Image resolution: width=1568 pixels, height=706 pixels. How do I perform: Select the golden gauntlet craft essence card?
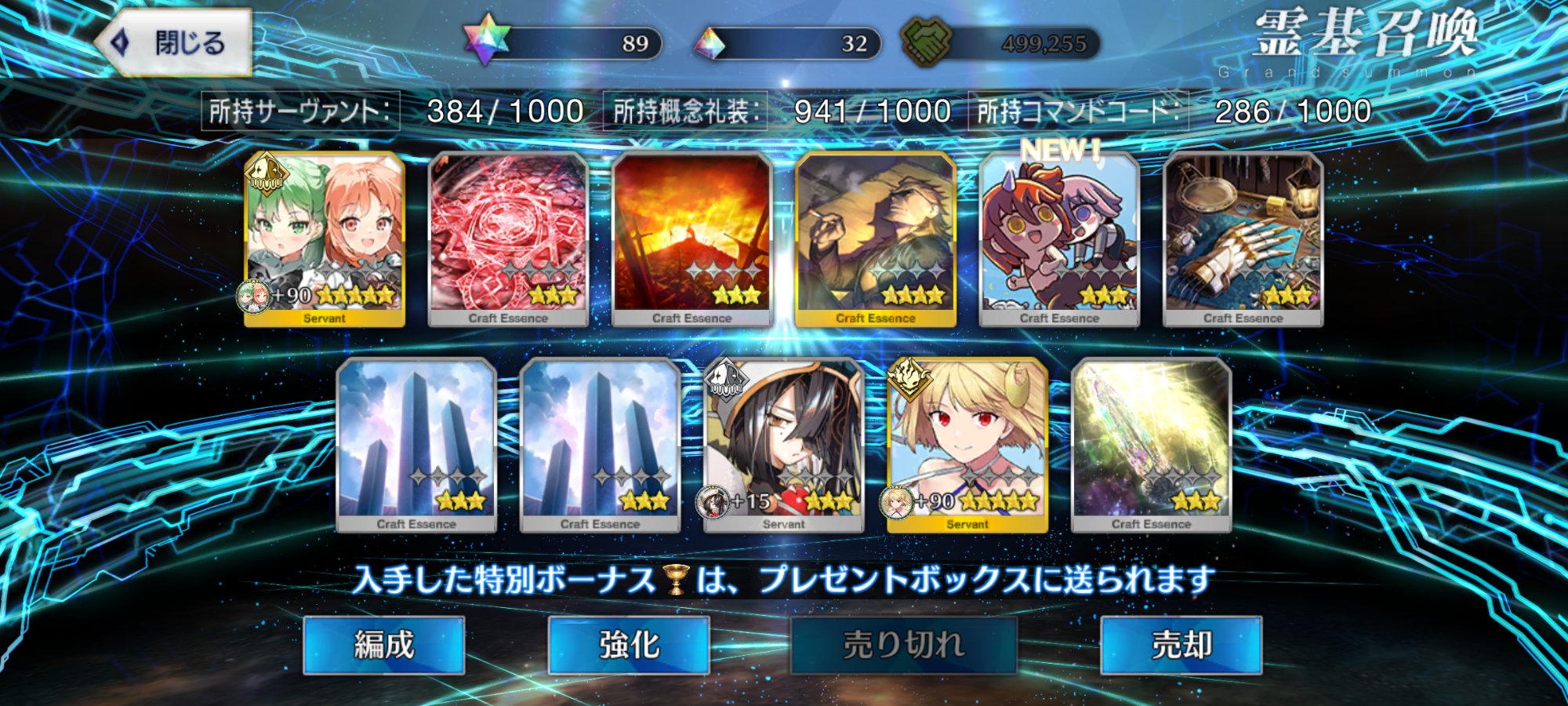click(1243, 238)
